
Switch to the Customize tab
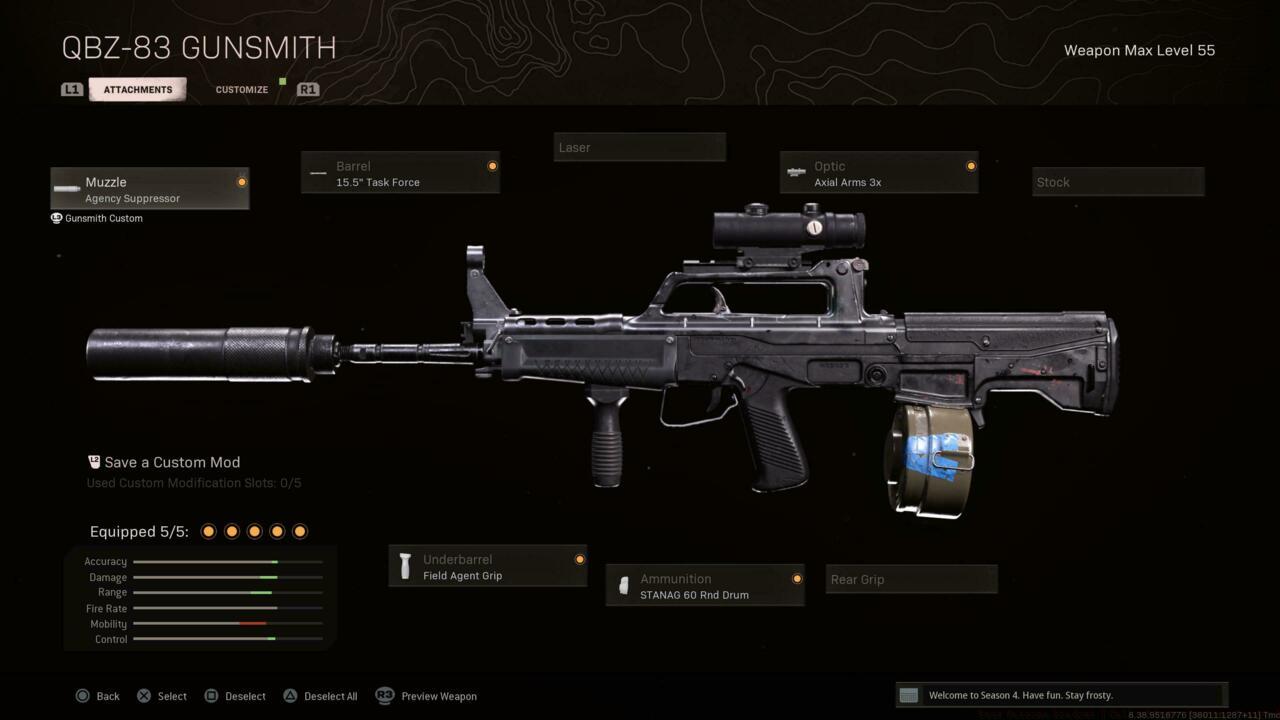coord(241,89)
